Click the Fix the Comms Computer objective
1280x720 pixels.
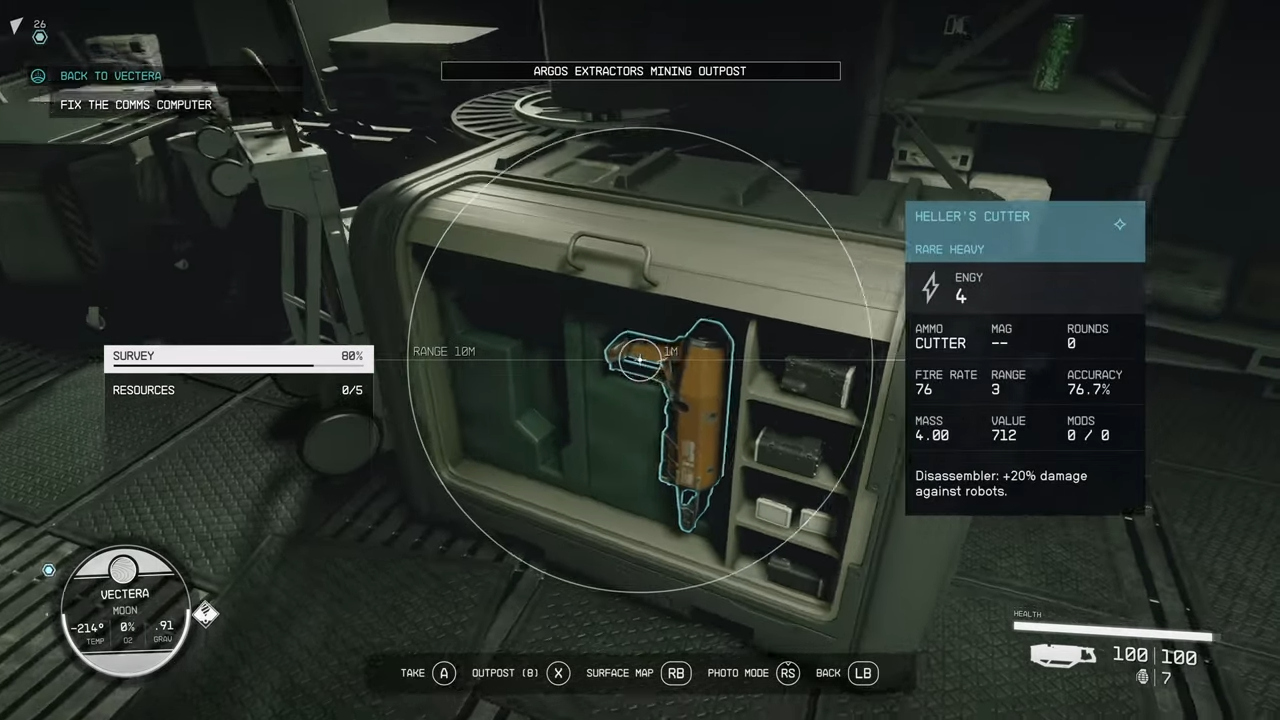136,105
